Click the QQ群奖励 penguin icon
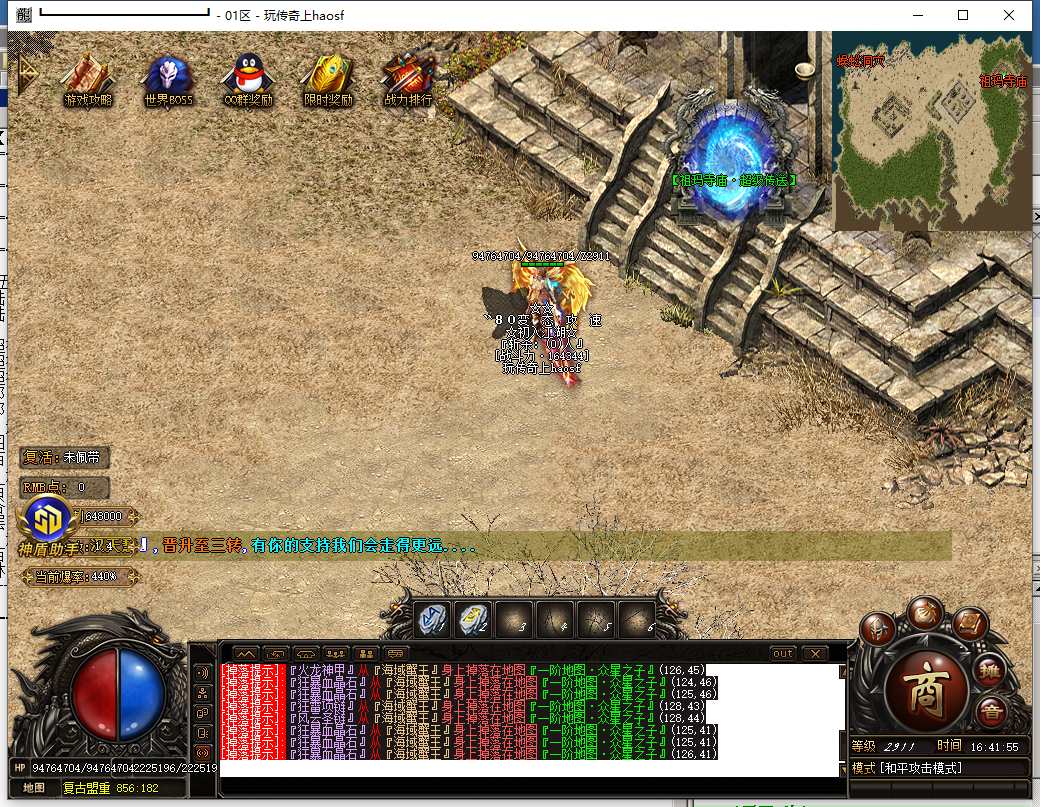1040x807 pixels. [248, 78]
